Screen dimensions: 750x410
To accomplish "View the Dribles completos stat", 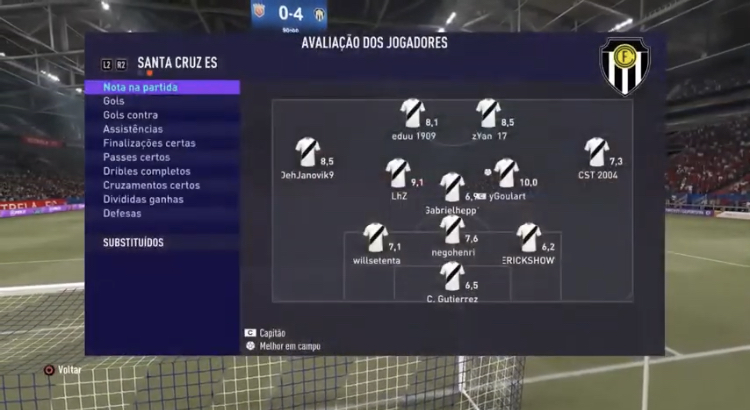I will (x=146, y=171).
